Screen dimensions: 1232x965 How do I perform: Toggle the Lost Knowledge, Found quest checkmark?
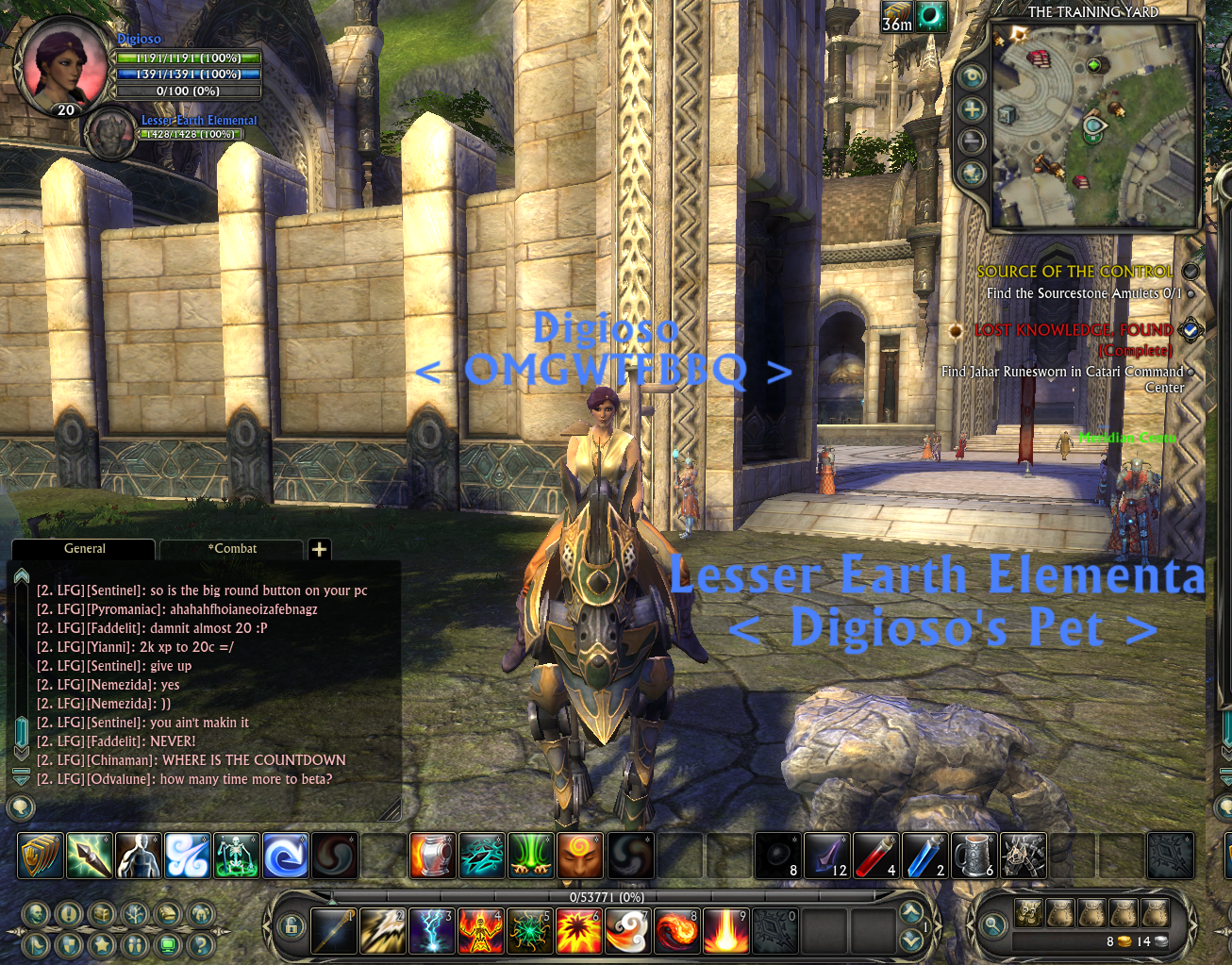click(x=1190, y=330)
